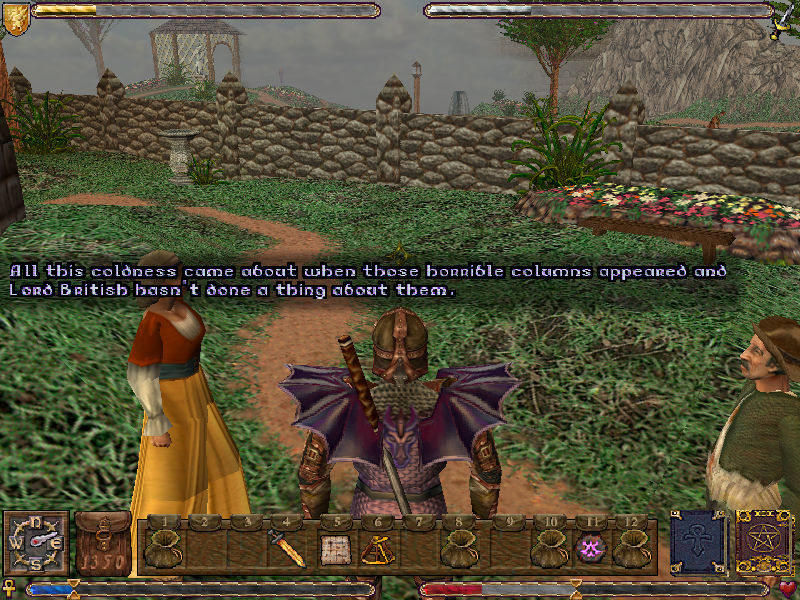Activate the purple rune in slot 11
Screen dimensions: 800x600
589,548
